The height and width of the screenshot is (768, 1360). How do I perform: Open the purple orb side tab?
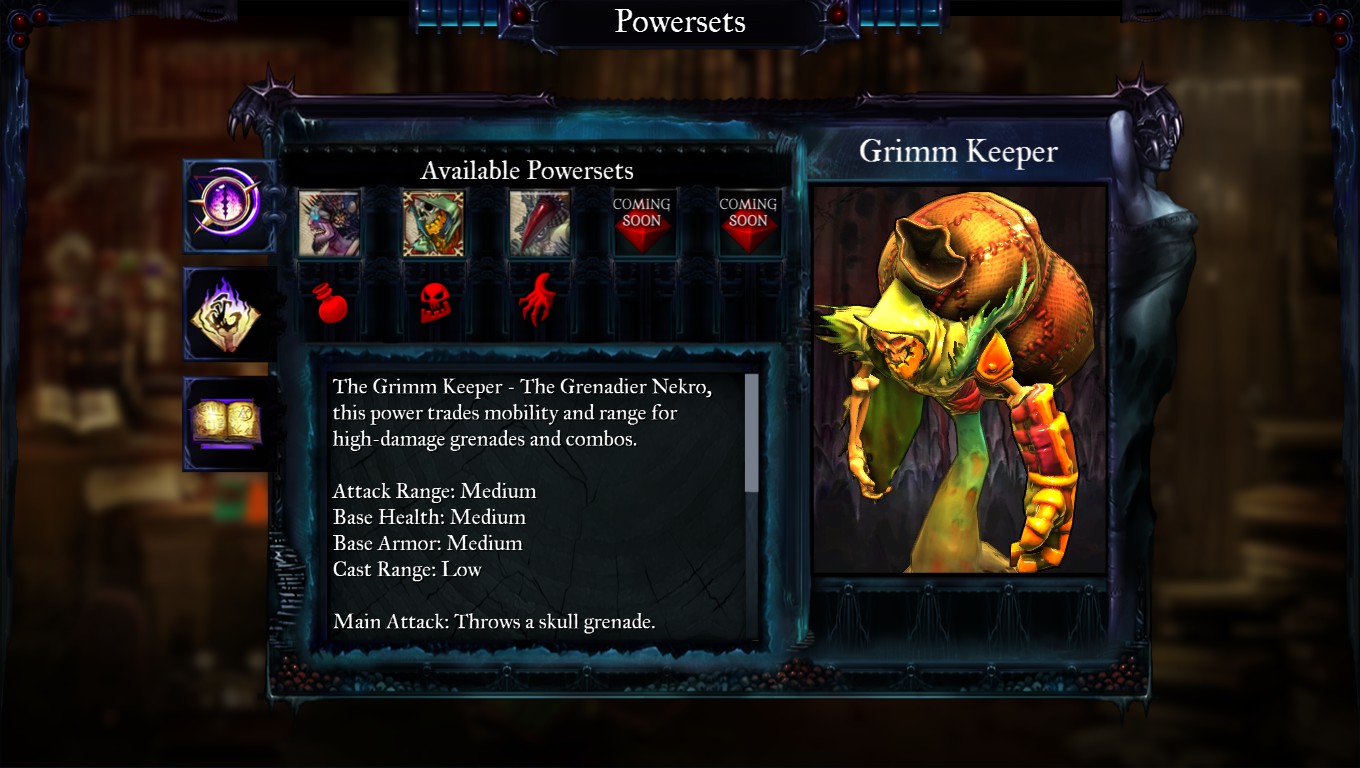(230, 206)
